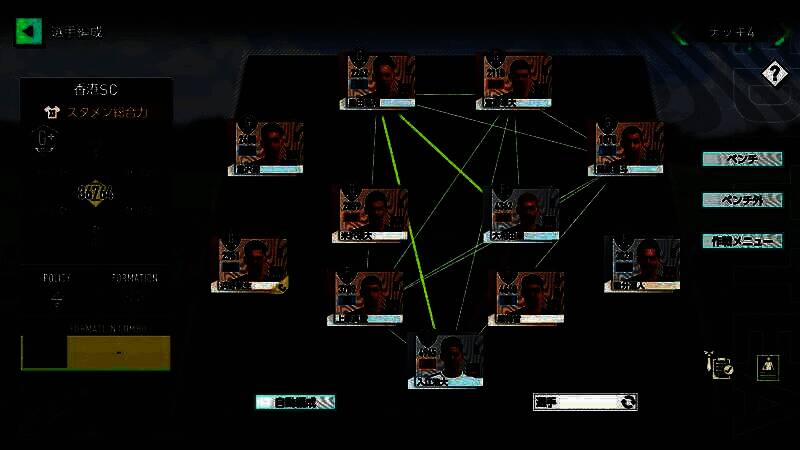Toggle the 選手 display switch button
Viewport: 800px width, 450px height.
click(585, 402)
